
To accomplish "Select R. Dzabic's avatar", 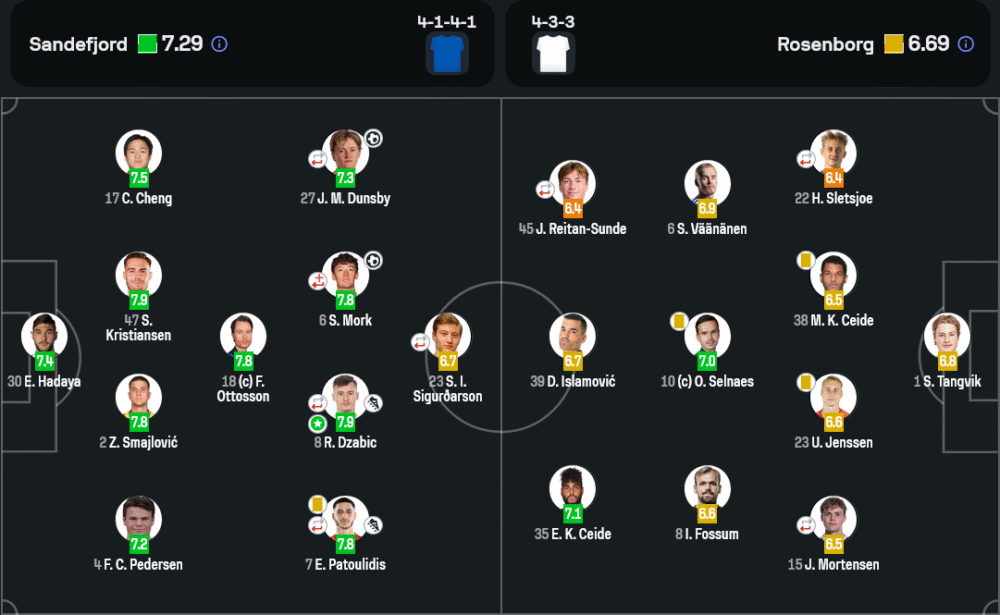I will click(x=345, y=397).
